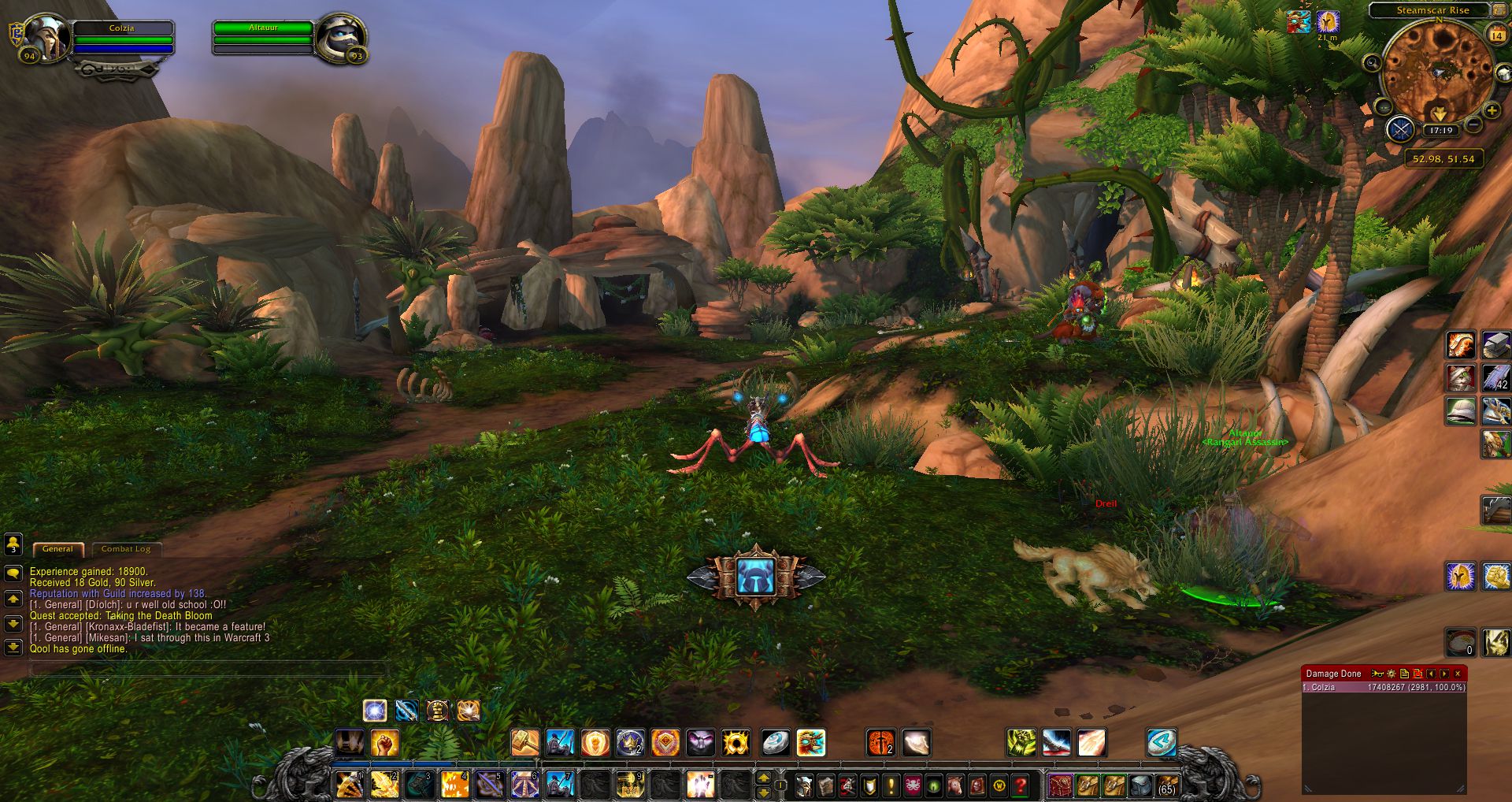
Task: Switch to the Combat Log chat tab
Action: [x=125, y=549]
